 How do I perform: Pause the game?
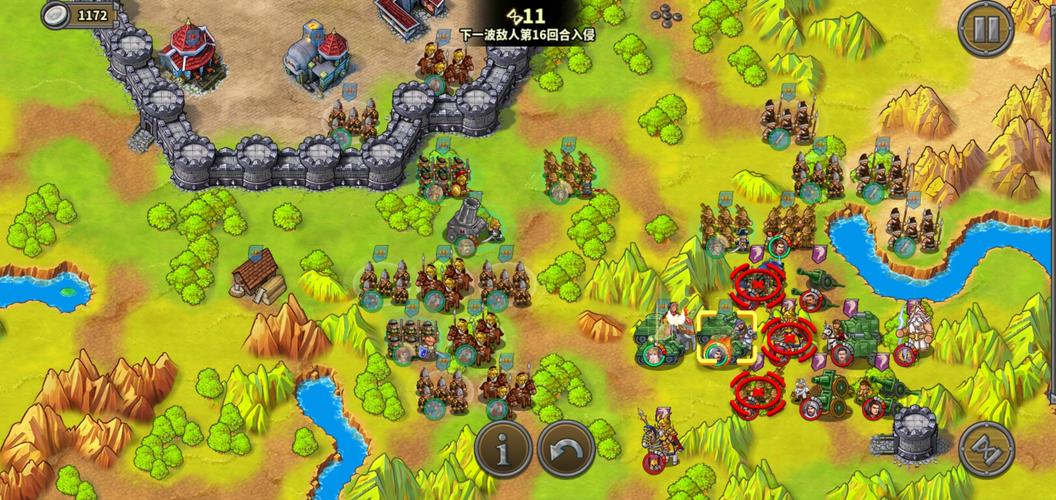(x=986, y=29)
